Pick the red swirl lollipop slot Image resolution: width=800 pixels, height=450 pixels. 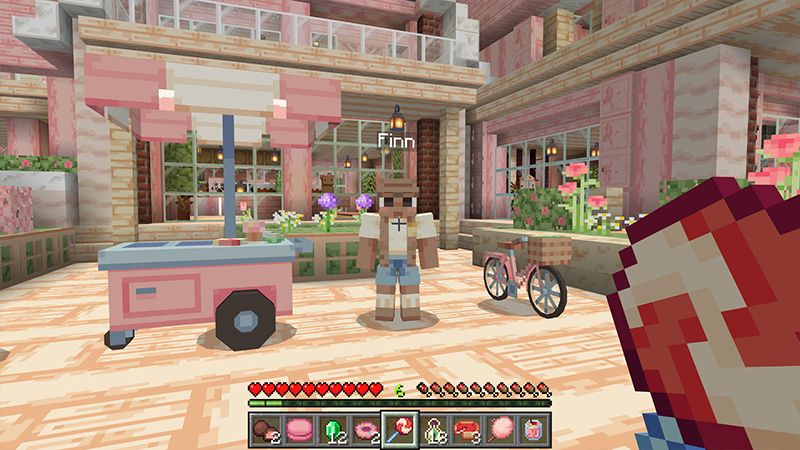[x=400, y=428]
